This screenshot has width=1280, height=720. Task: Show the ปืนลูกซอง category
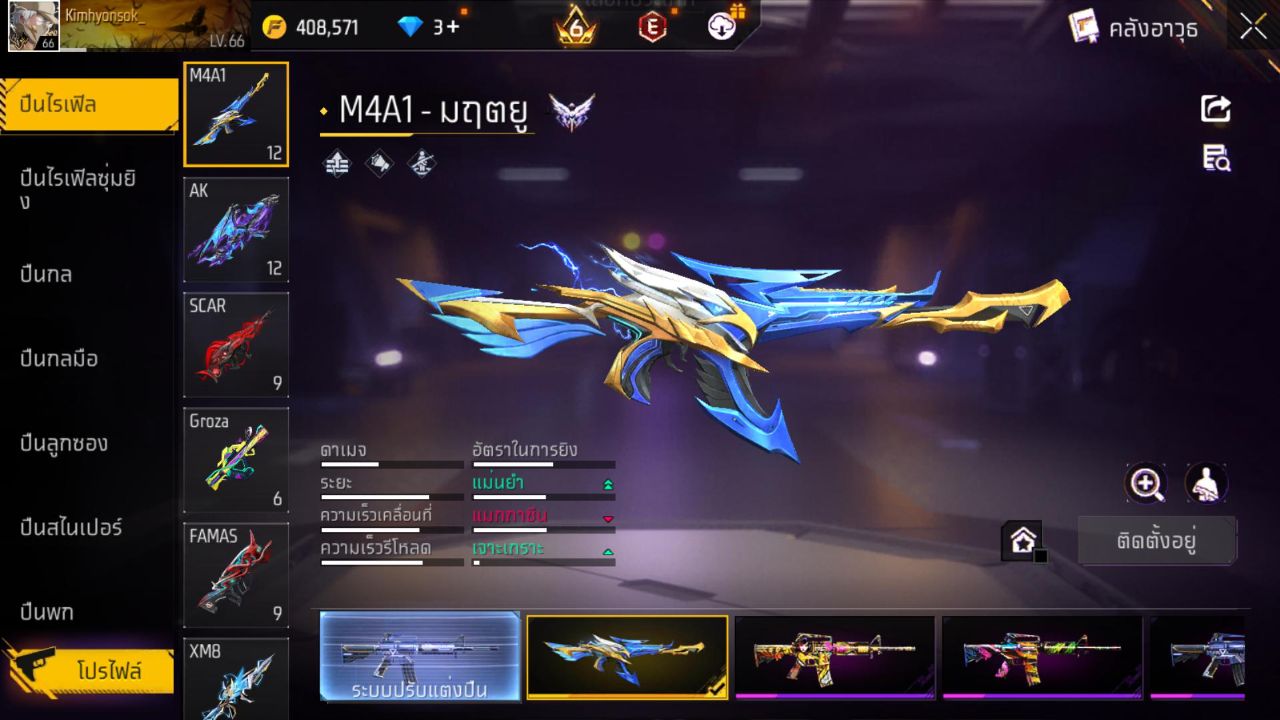tap(88, 443)
